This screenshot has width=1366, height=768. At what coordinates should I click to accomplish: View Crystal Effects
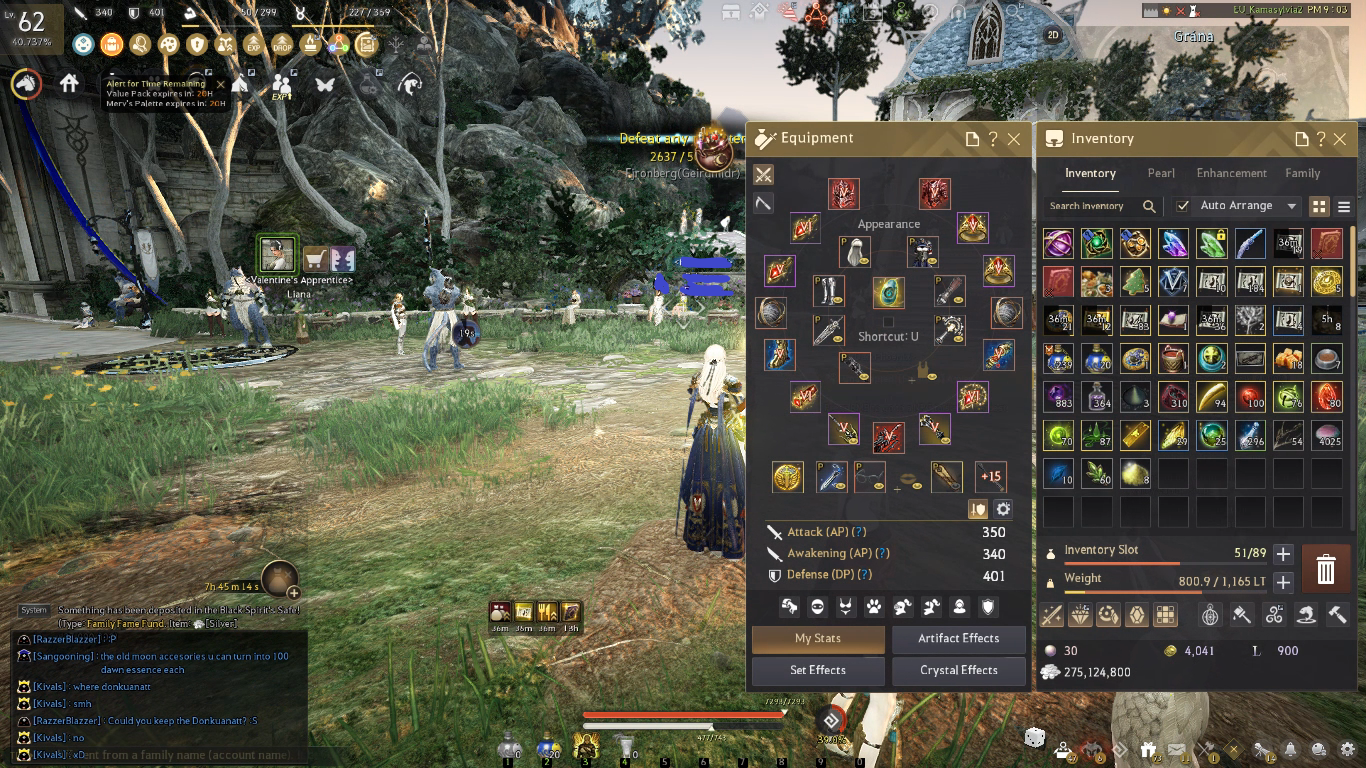958,670
